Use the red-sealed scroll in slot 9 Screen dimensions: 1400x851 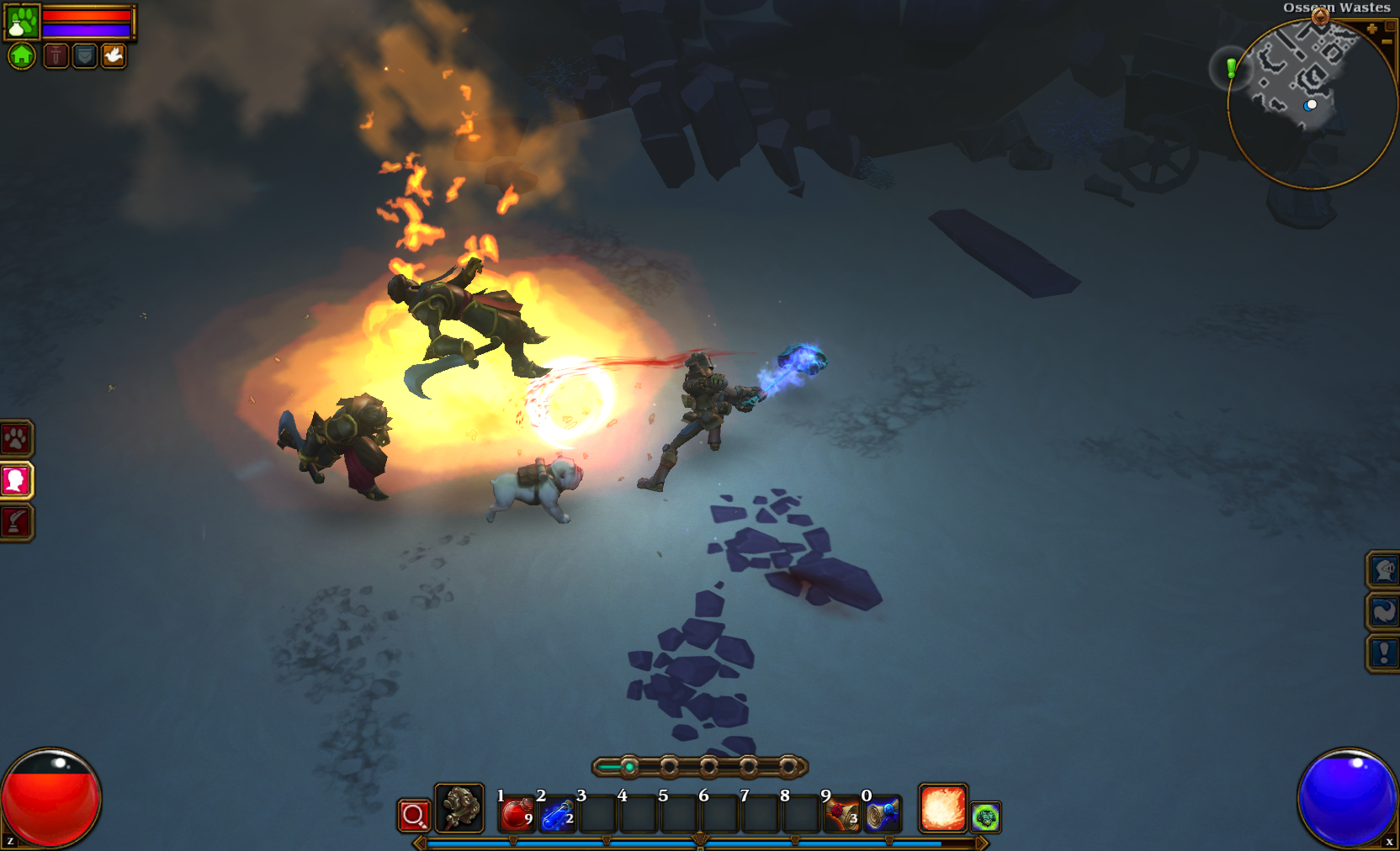(841, 815)
